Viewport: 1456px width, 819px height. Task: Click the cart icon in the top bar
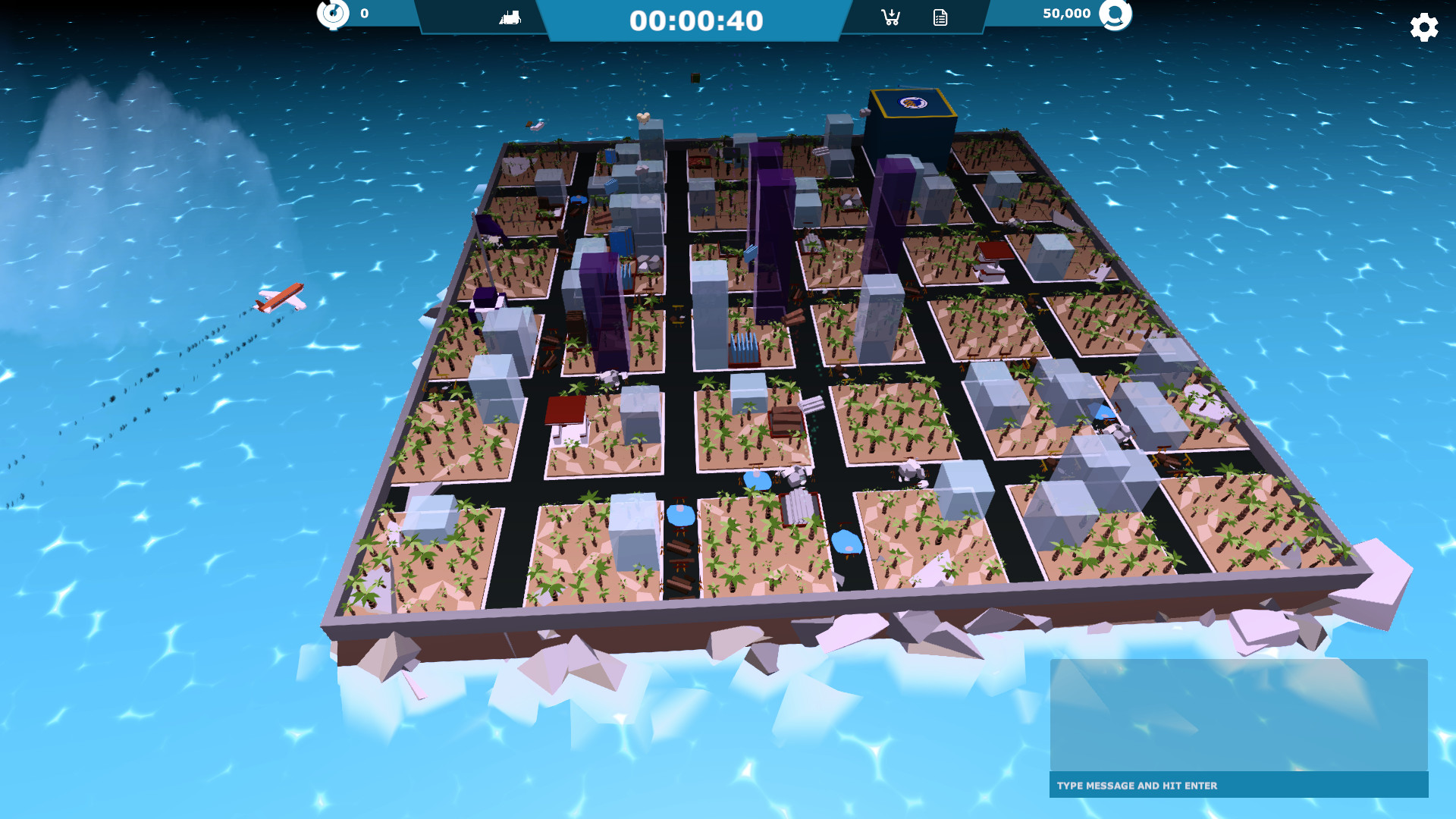click(890, 17)
